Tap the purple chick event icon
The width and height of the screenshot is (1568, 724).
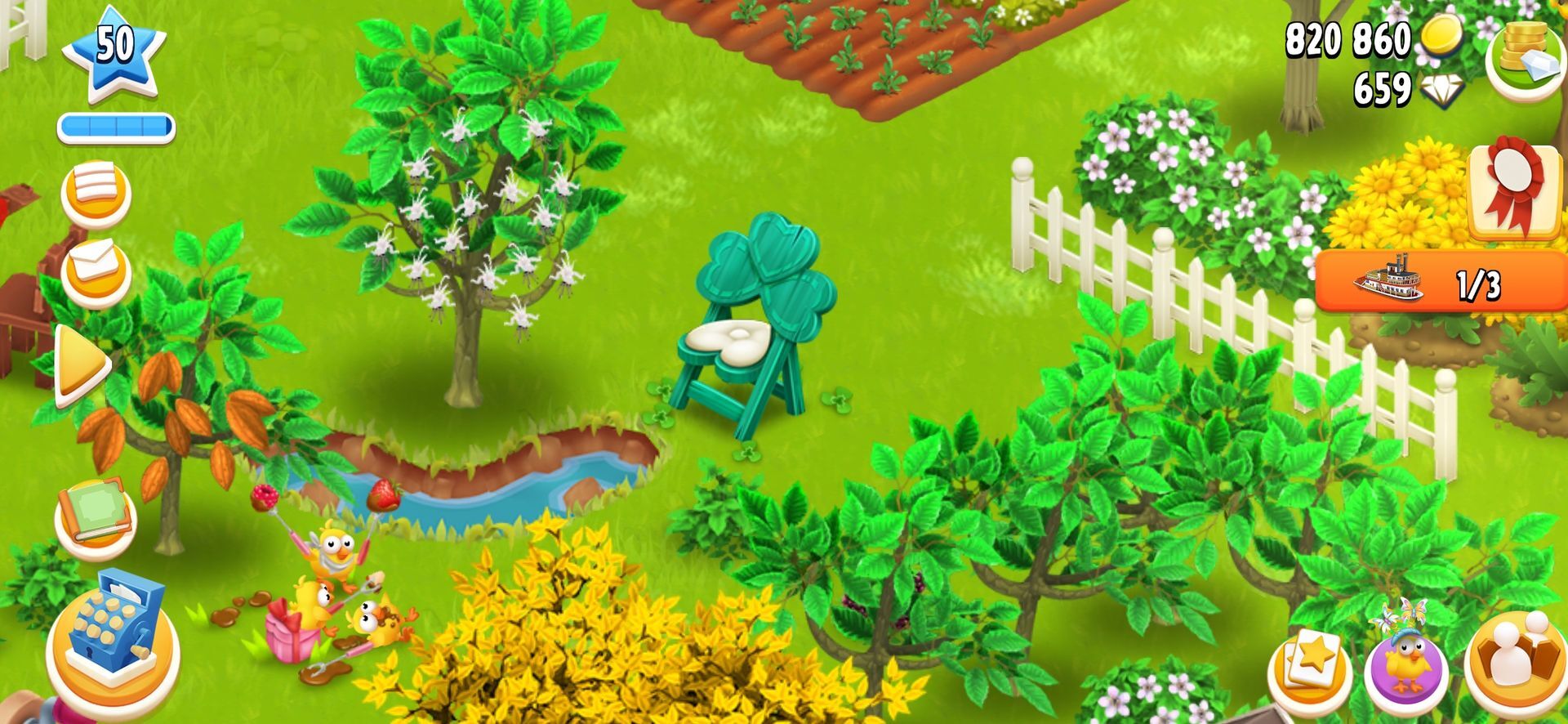1406,664
